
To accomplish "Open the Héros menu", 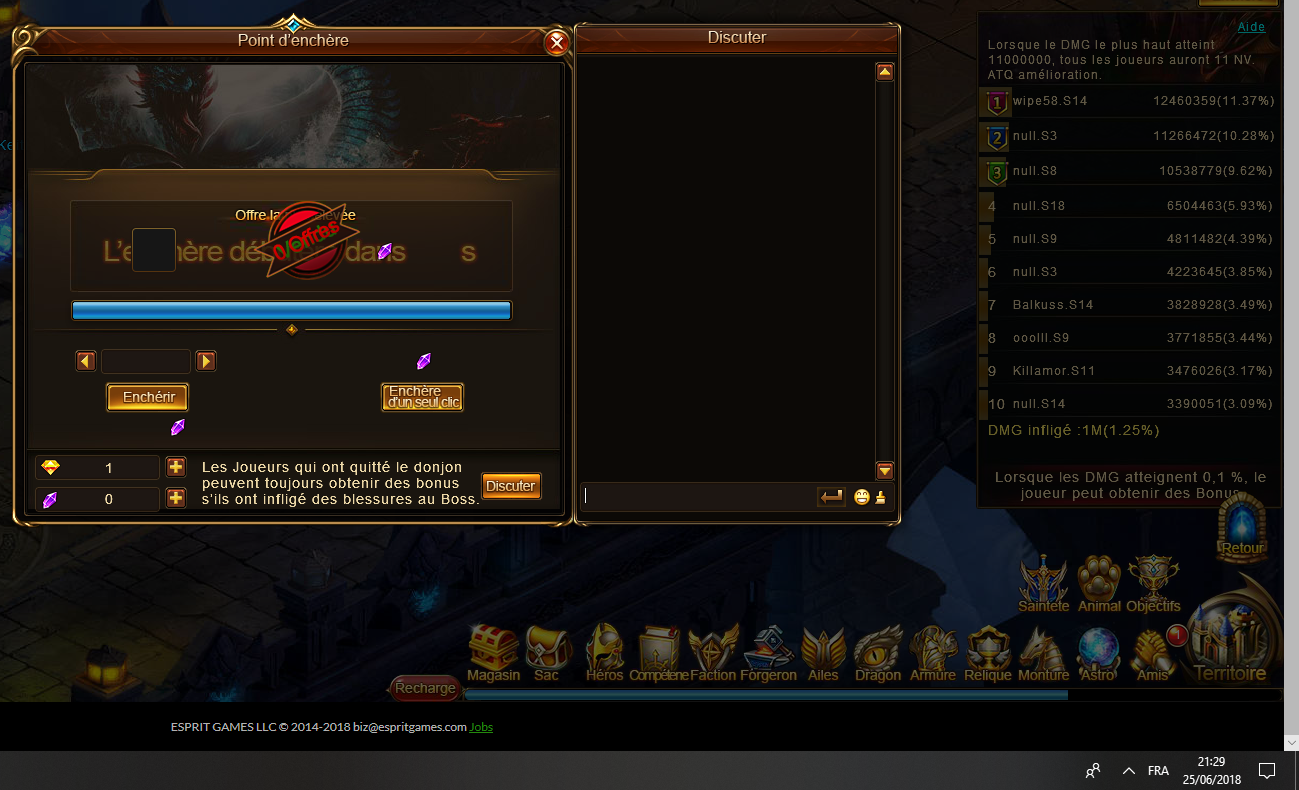I will (604, 653).
